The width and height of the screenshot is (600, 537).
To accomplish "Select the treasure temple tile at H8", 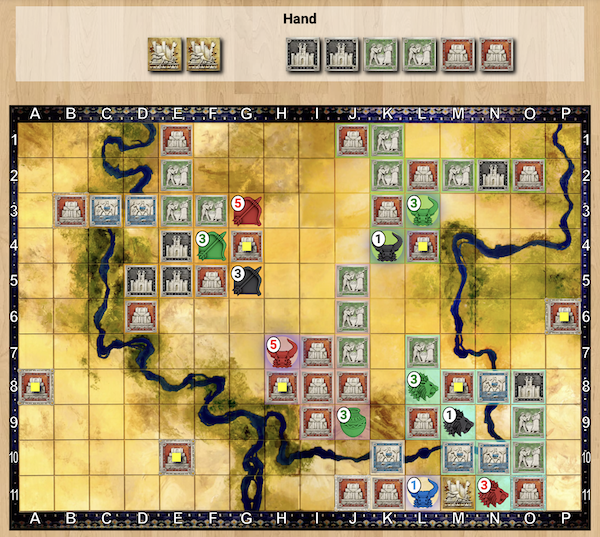I will point(282,386).
